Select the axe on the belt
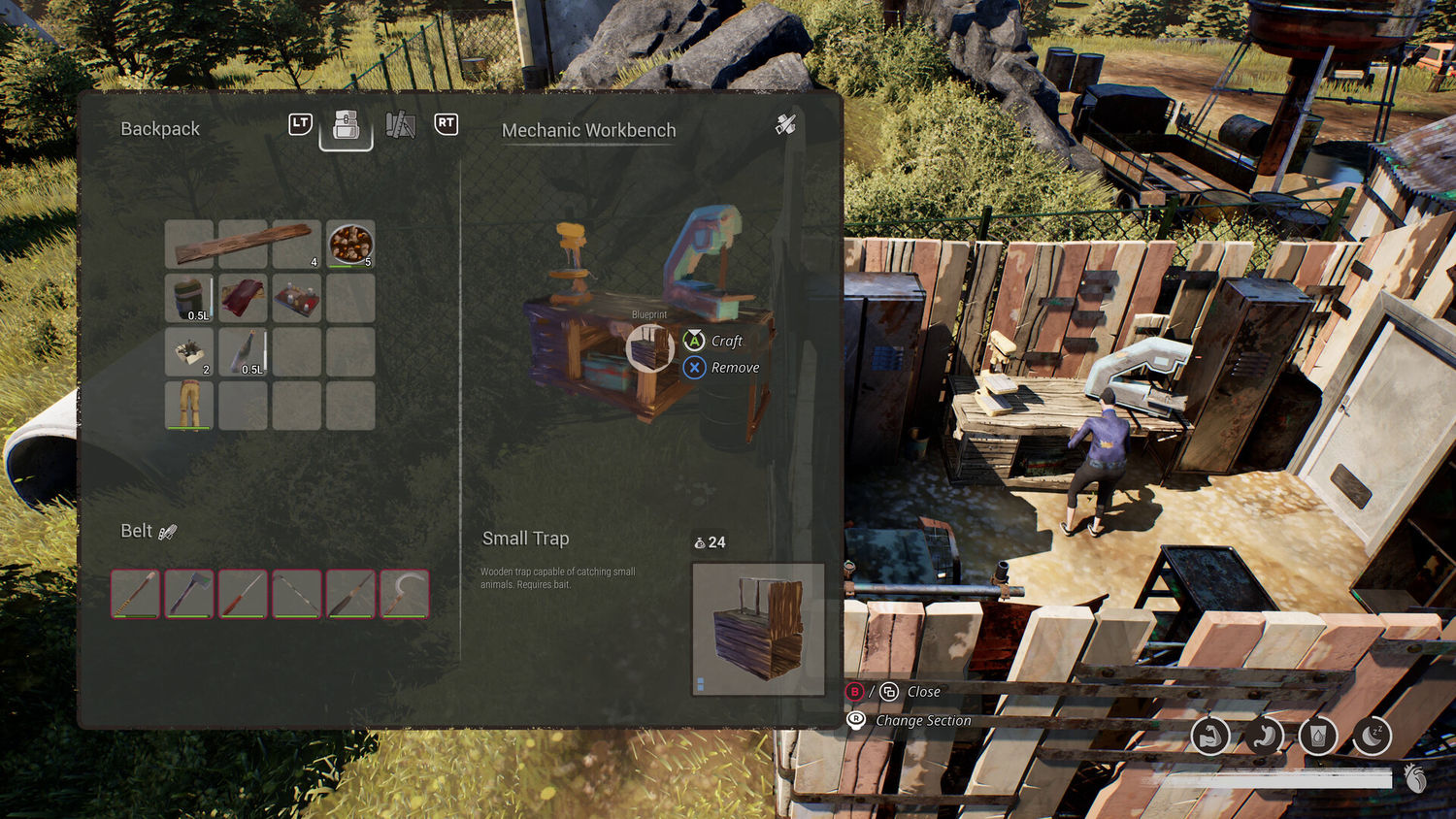1456x819 pixels. 189,593
